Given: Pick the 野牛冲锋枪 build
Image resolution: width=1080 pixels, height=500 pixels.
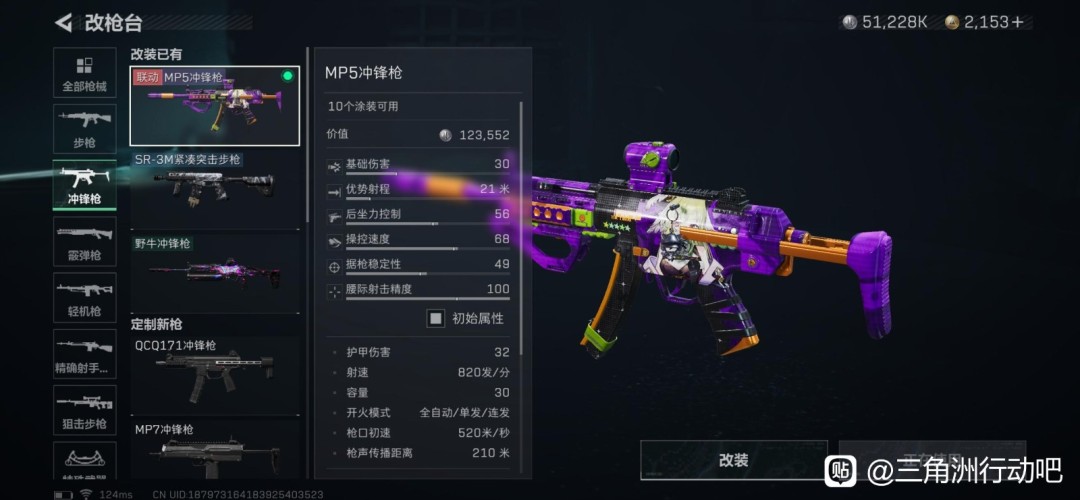Looking at the screenshot, I should point(214,270).
